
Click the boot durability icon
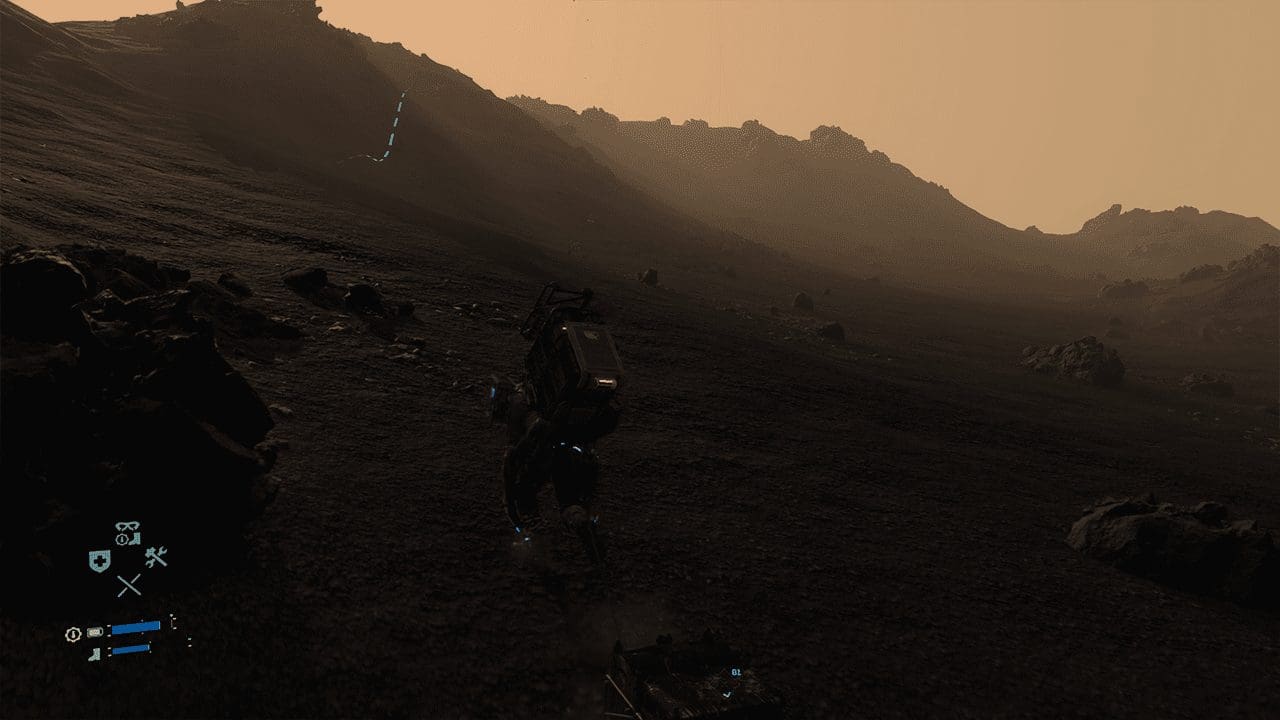coord(94,654)
